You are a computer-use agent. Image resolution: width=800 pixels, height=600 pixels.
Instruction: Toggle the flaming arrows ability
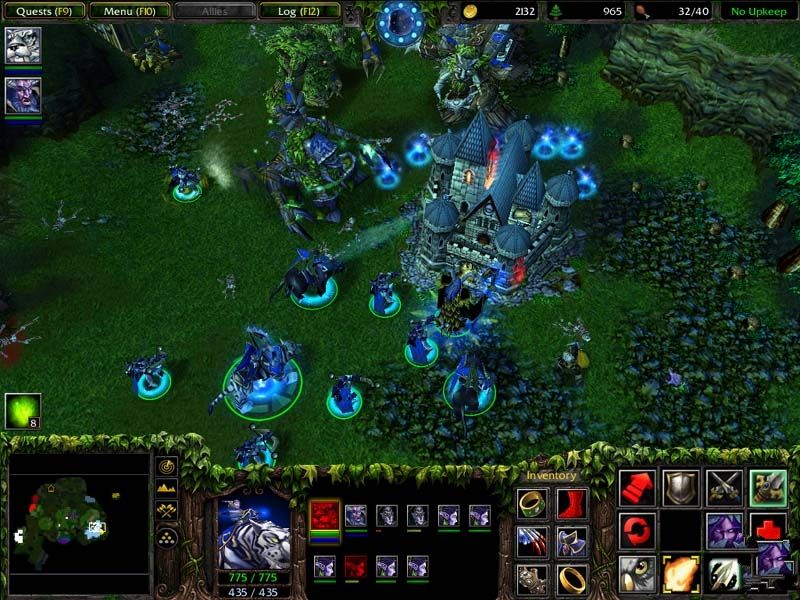click(681, 573)
